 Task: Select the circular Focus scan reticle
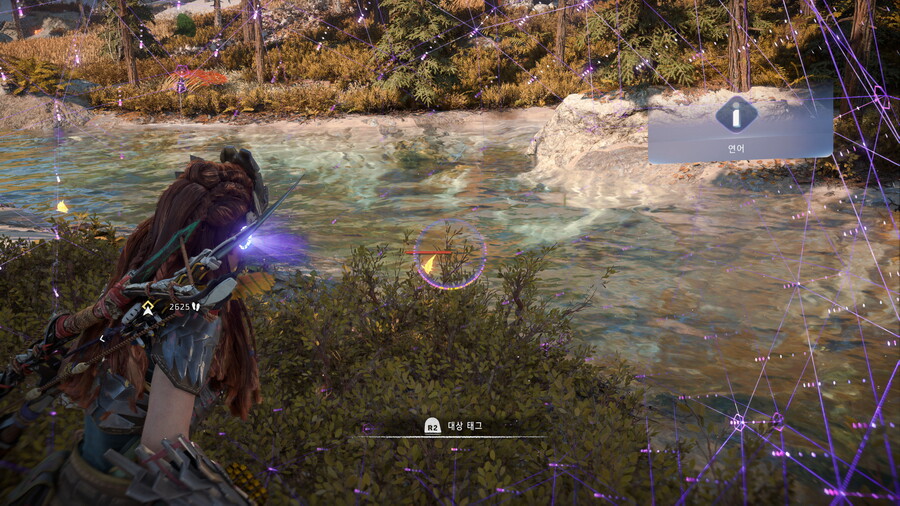pos(450,255)
